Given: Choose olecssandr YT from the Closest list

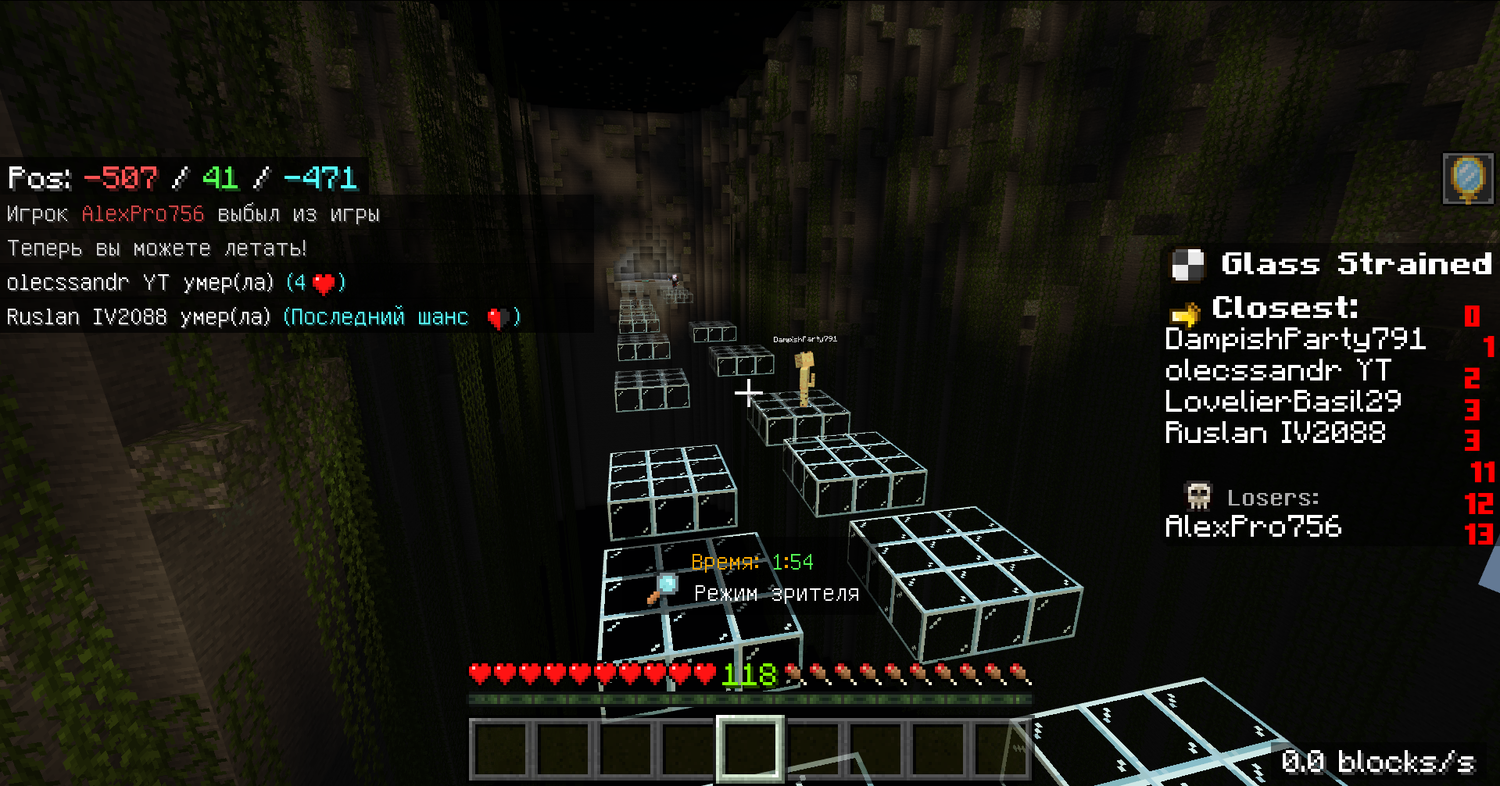Looking at the screenshot, I should tap(1277, 371).
